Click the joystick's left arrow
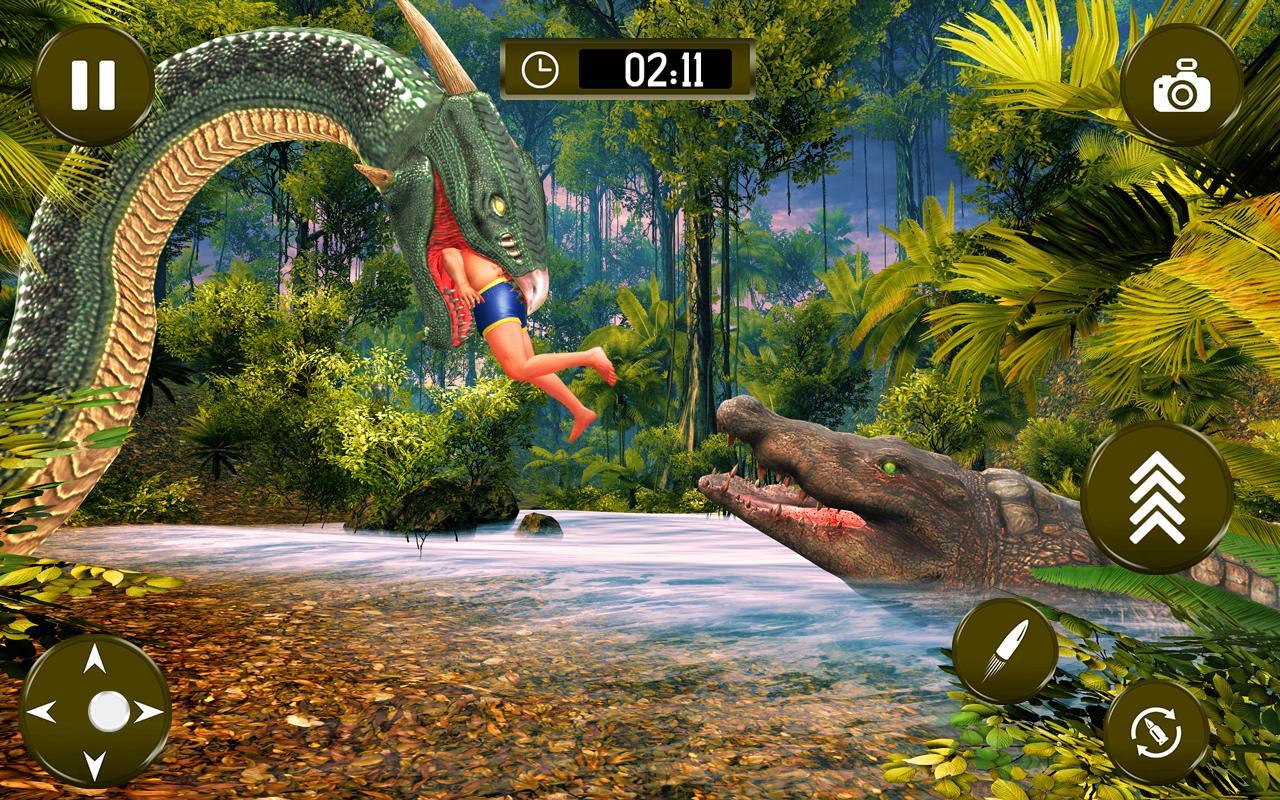Viewport: 1280px width, 800px height. [x=42, y=712]
